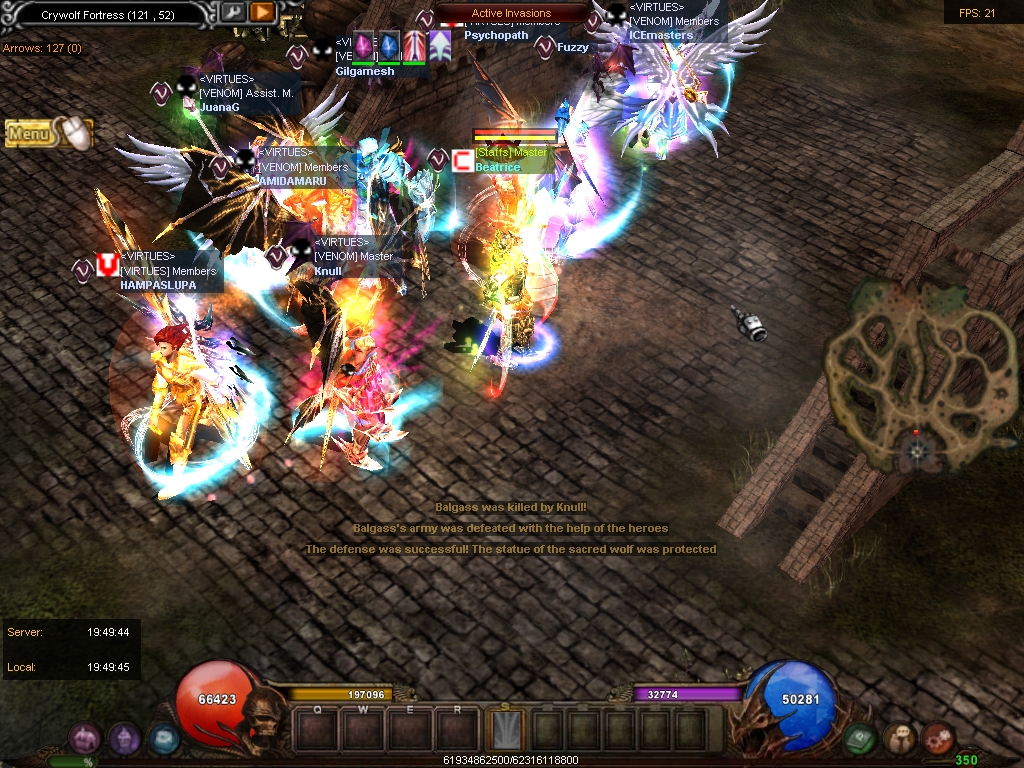Click the red wings buff icon
This screenshot has height=768, width=1024.
point(414,46)
